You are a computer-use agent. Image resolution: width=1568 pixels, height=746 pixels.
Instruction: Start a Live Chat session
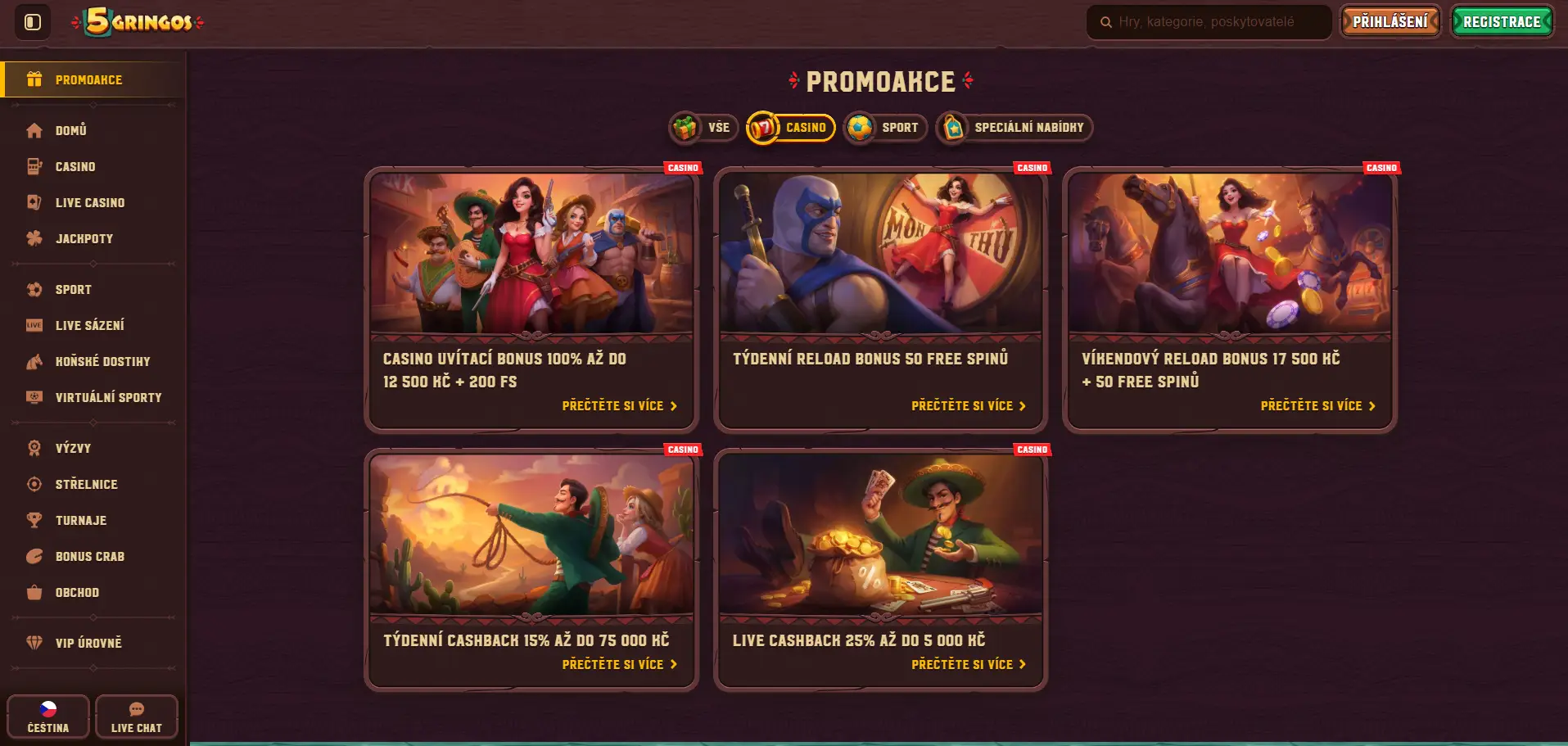click(137, 717)
